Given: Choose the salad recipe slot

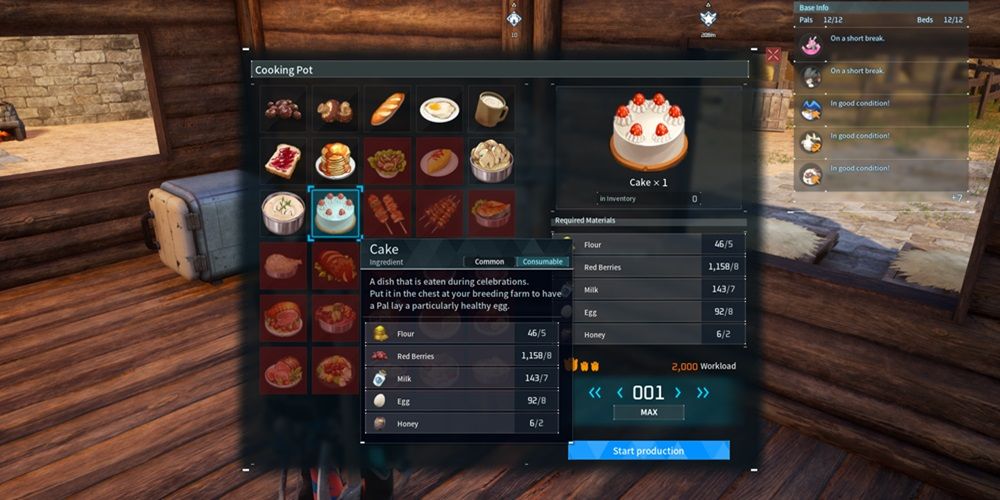Looking at the screenshot, I should point(387,160).
